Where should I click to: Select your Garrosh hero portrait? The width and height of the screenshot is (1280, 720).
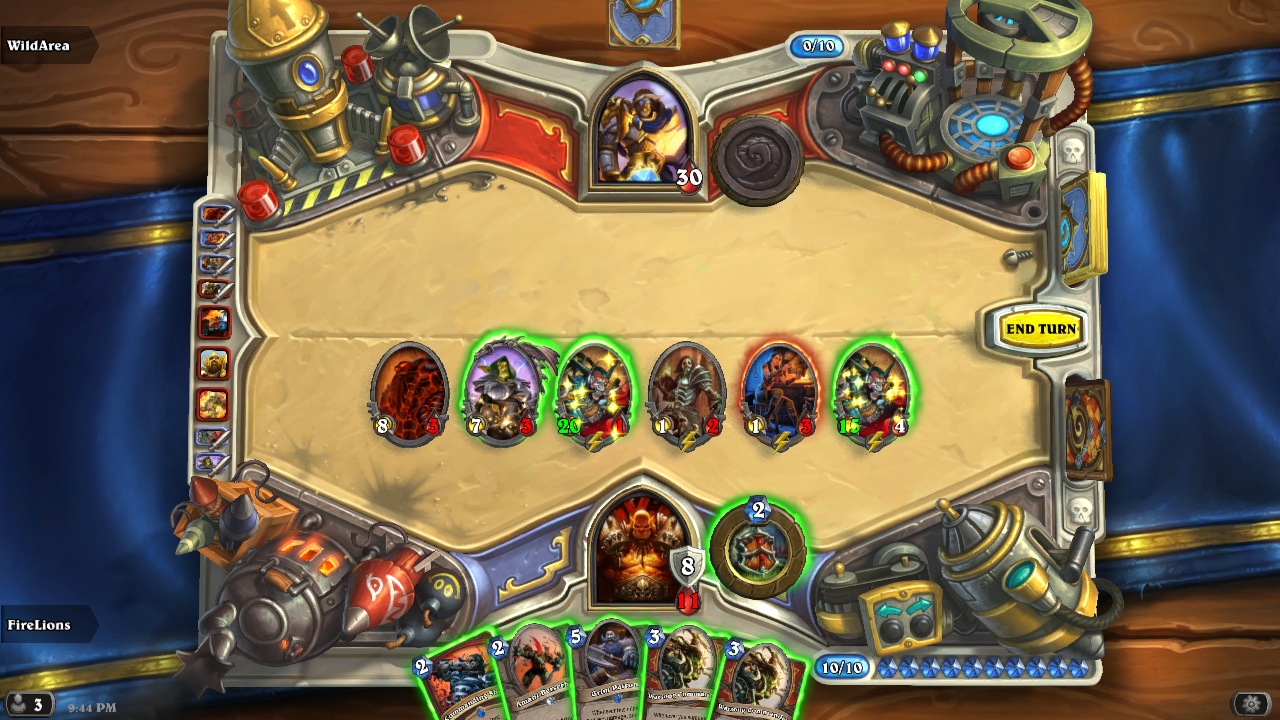click(x=641, y=551)
